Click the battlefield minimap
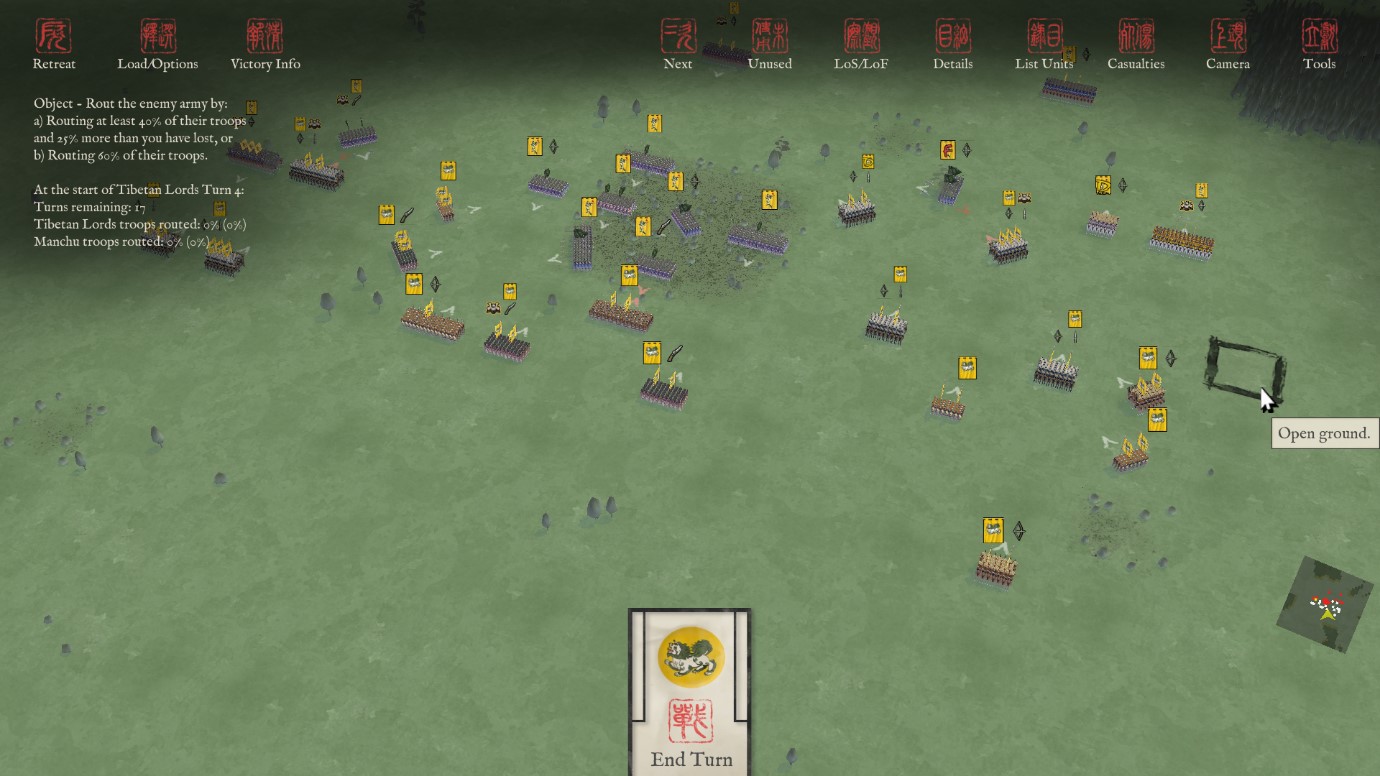The image size is (1380, 776). click(x=1325, y=604)
